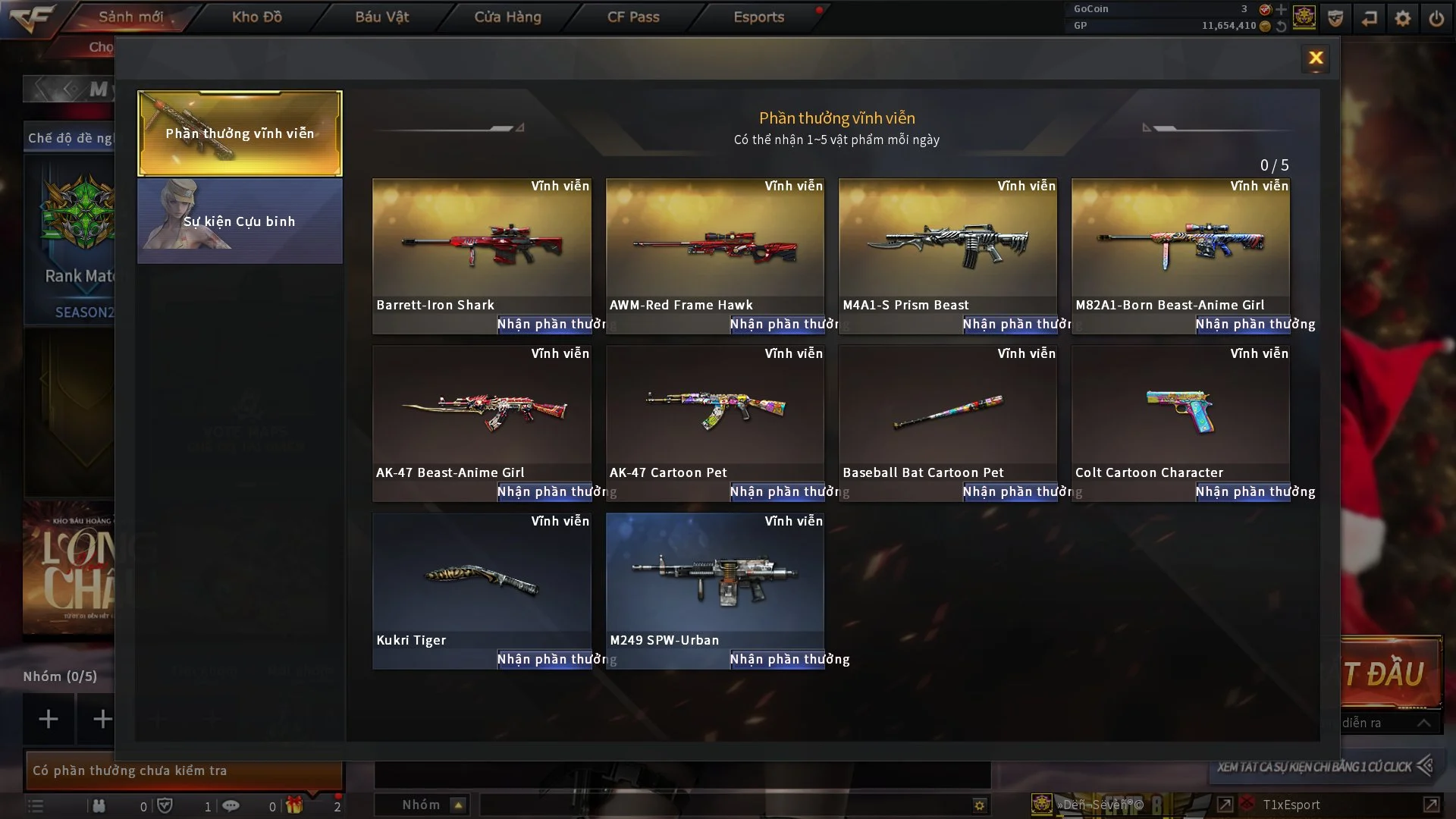Open the Báu Vật treasure tab
The width and height of the screenshot is (1456, 819).
click(382, 17)
